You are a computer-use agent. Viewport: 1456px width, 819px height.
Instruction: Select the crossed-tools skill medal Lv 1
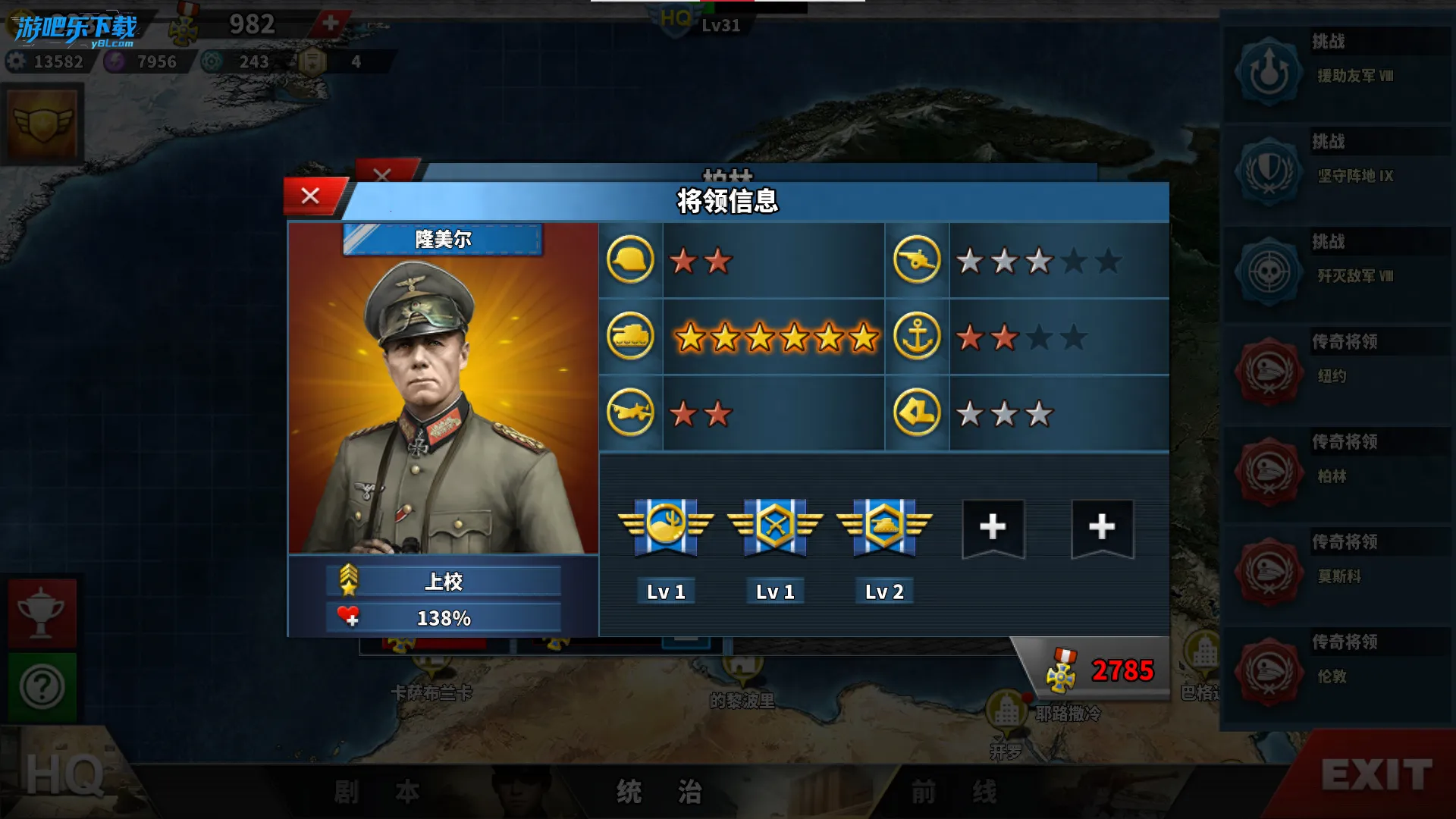[x=775, y=526]
